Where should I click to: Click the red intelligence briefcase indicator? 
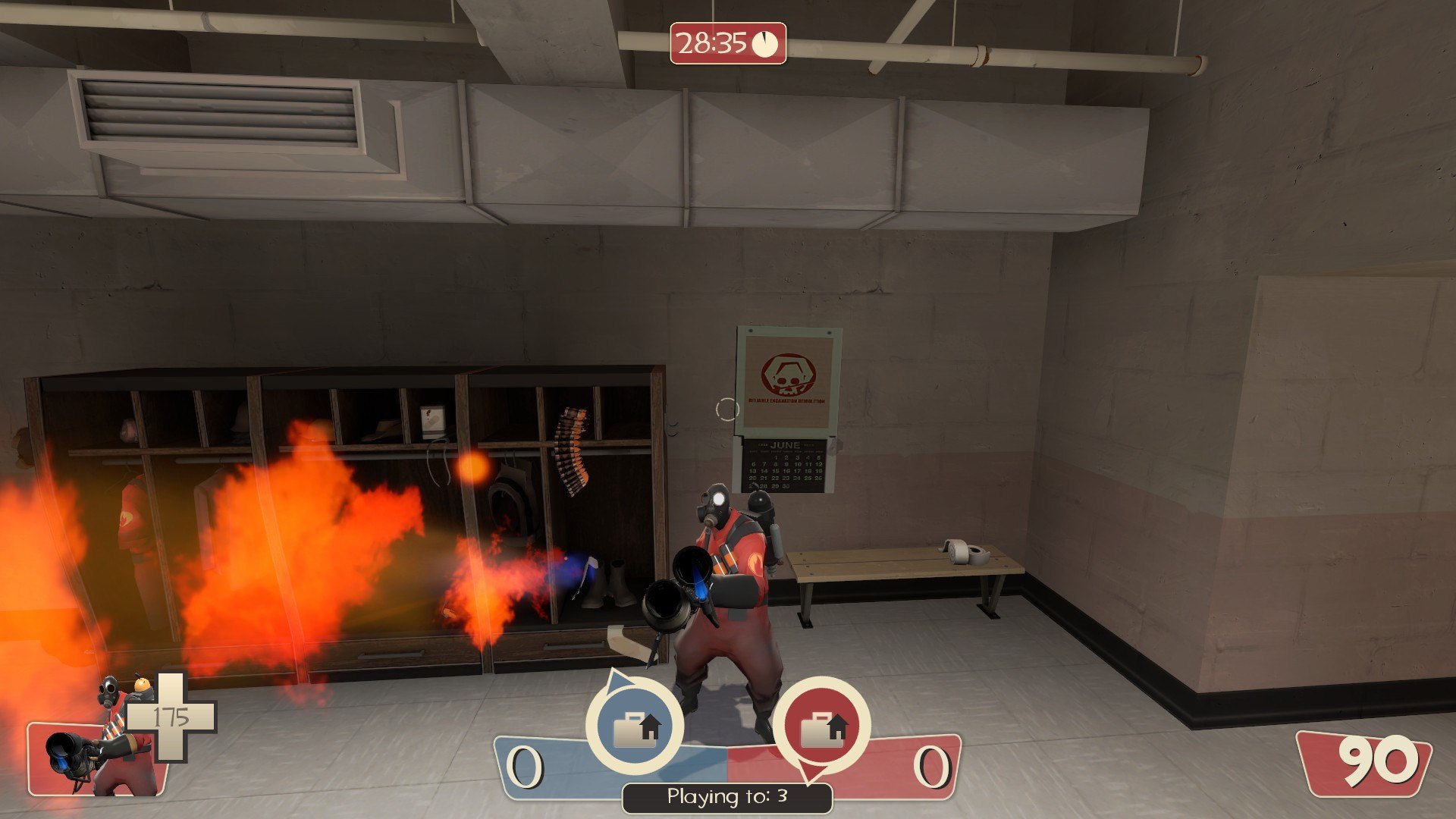822,725
